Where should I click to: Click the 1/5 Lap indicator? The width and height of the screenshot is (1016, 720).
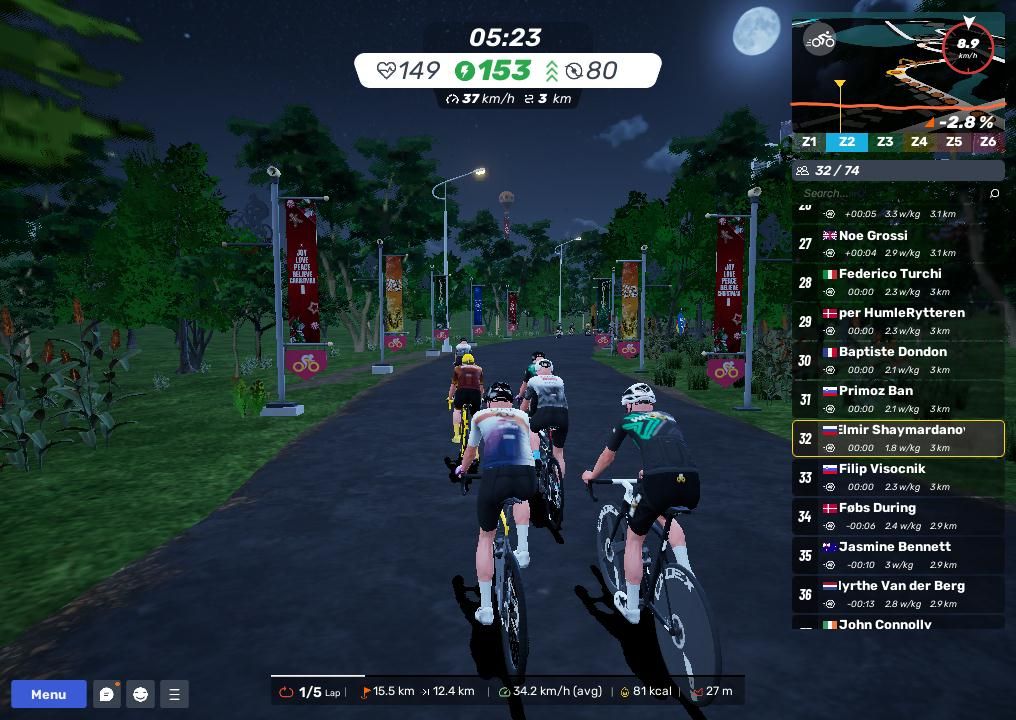[x=312, y=691]
